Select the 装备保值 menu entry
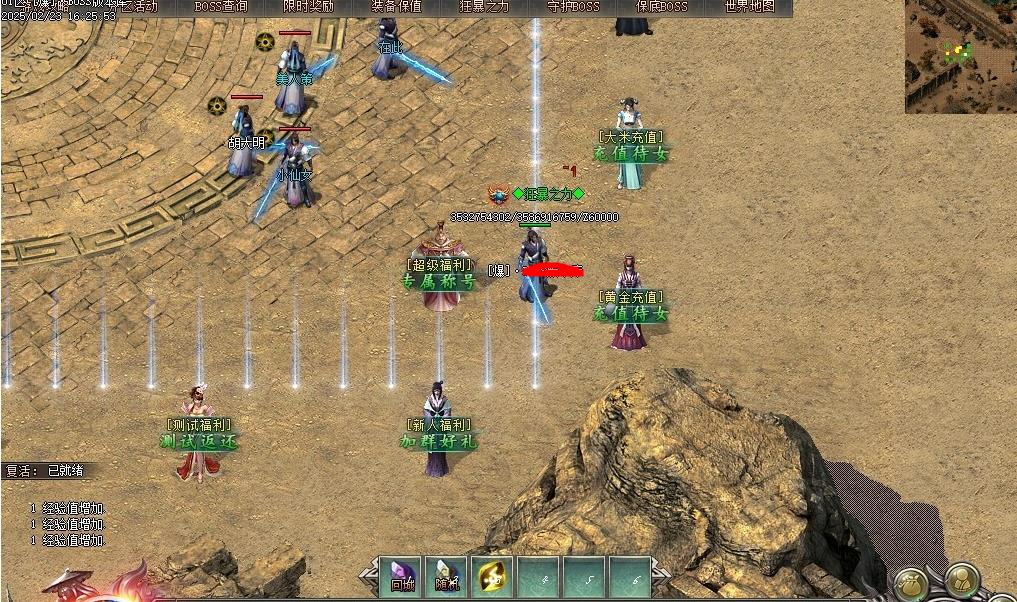Viewport: 1017px width, 602px height. (397, 7)
